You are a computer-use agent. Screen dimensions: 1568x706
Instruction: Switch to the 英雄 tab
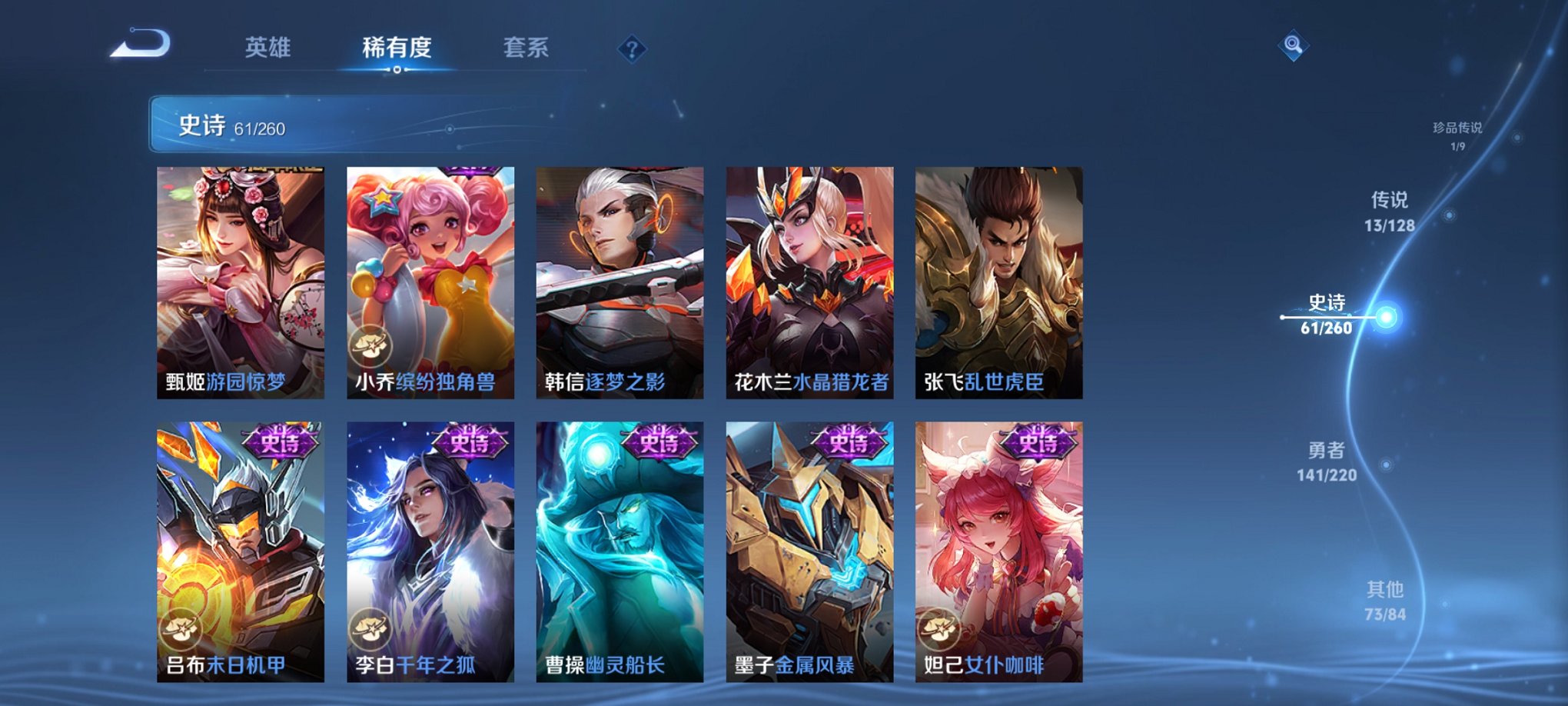pos(267,48)
